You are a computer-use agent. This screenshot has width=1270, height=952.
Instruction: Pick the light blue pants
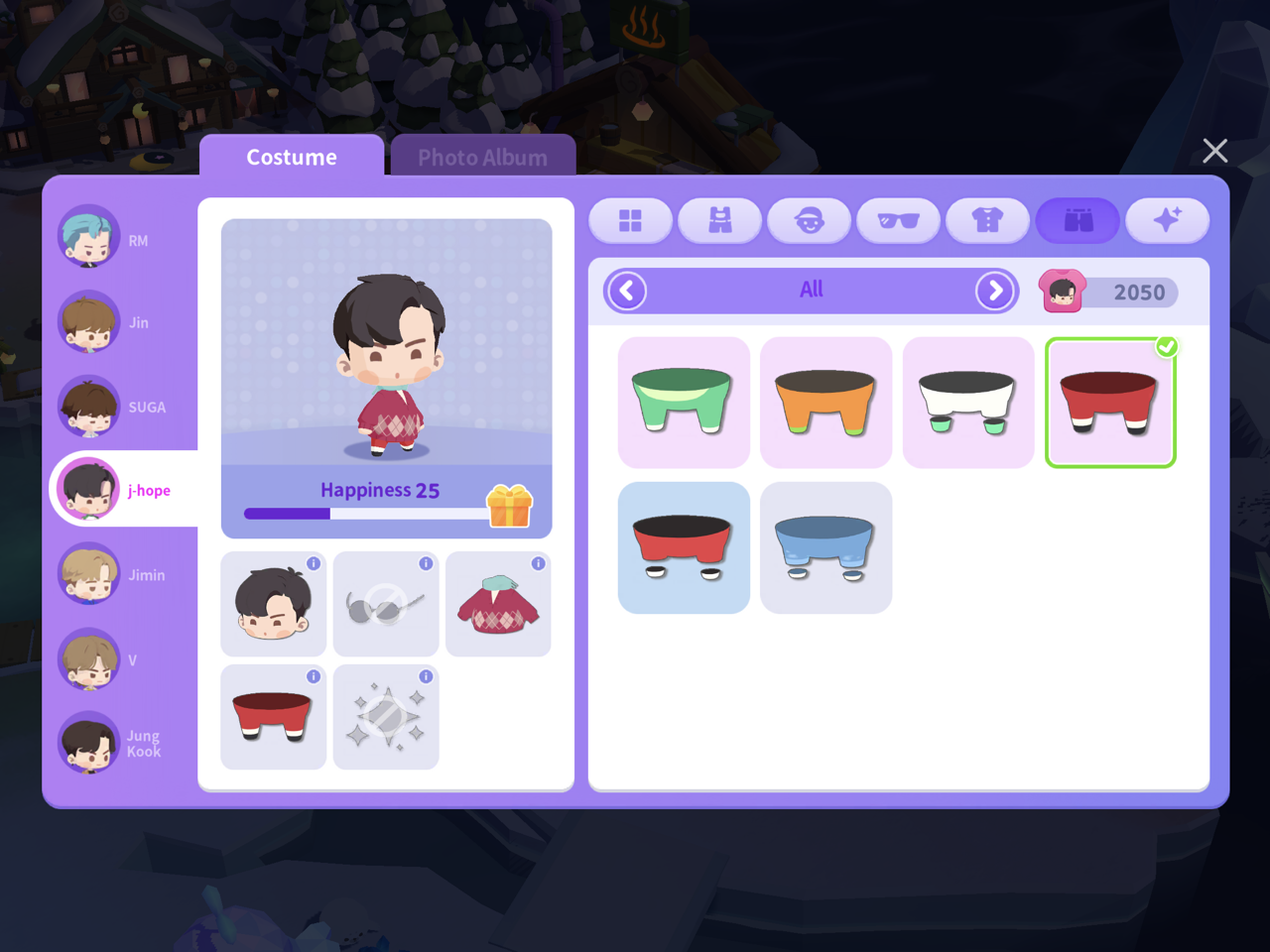(825, 547)
